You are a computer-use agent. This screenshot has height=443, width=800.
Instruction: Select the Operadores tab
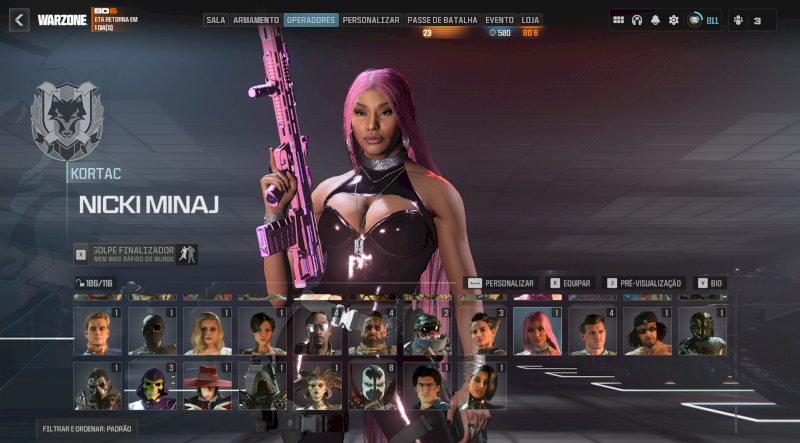[x=310, y=20]
